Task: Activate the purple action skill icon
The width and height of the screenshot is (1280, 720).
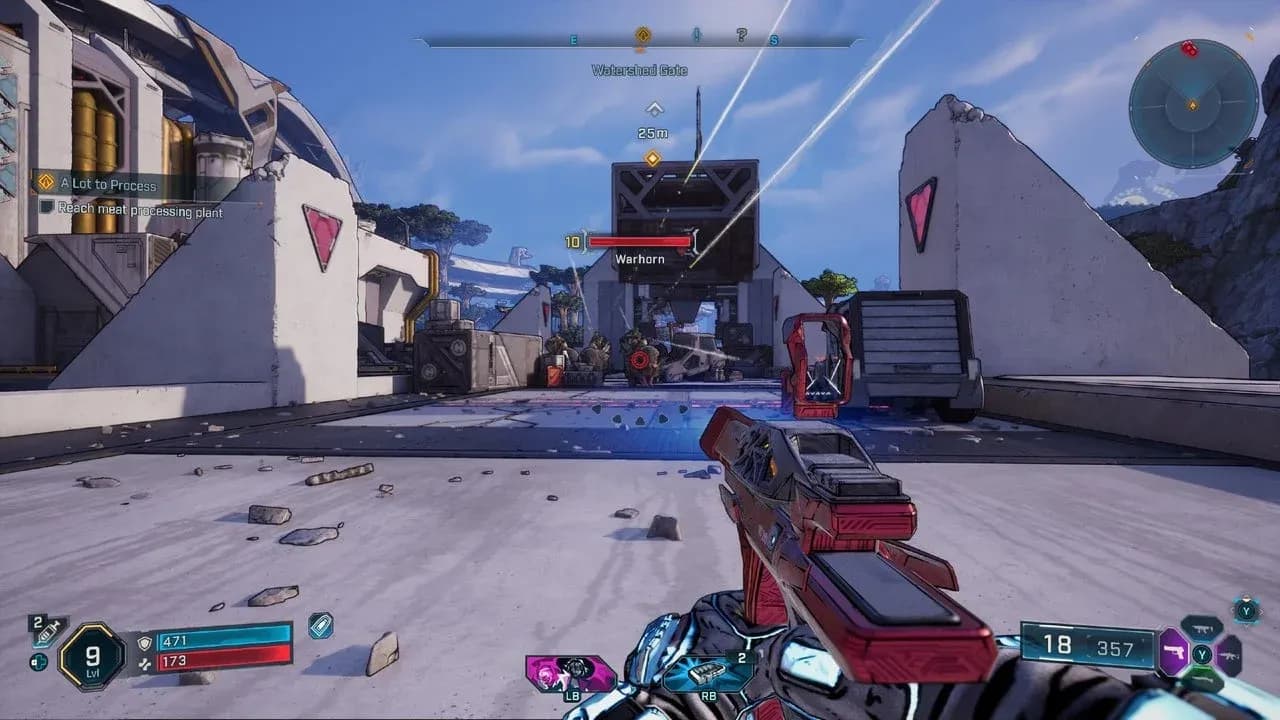Action: click(x=571, y=673)
